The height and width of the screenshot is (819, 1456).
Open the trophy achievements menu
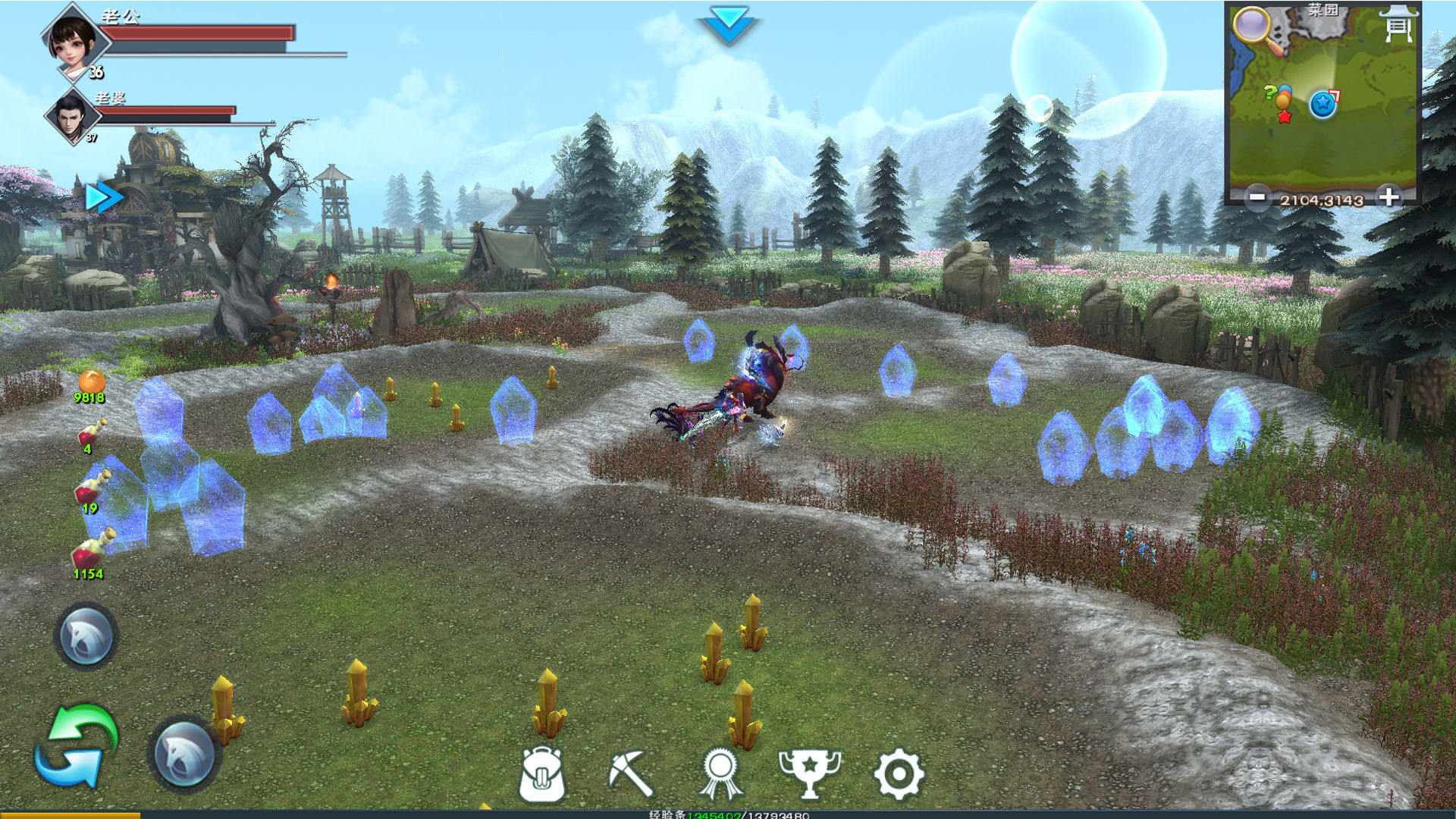(x=810, y=773)
